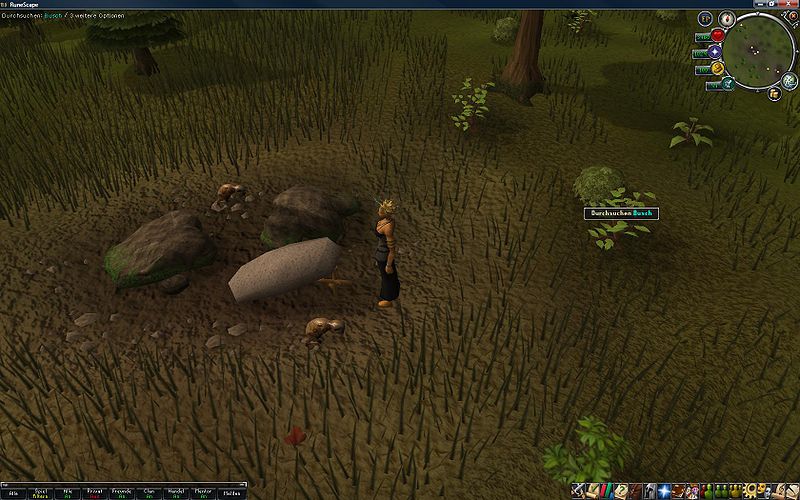This screenshot has width=800, height=500.
Task: Click the red heart life points orb
Action: tap(717, 36)
